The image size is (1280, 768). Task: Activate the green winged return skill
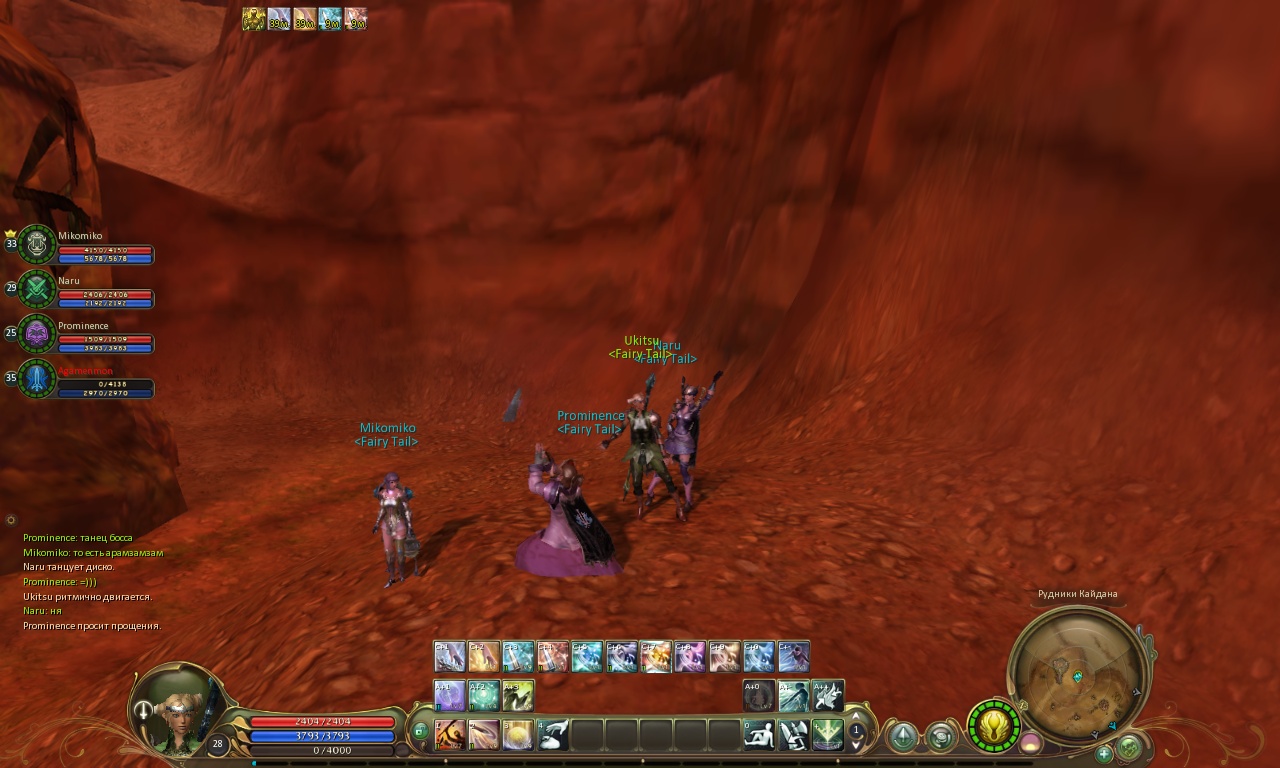tap(828, 735)
